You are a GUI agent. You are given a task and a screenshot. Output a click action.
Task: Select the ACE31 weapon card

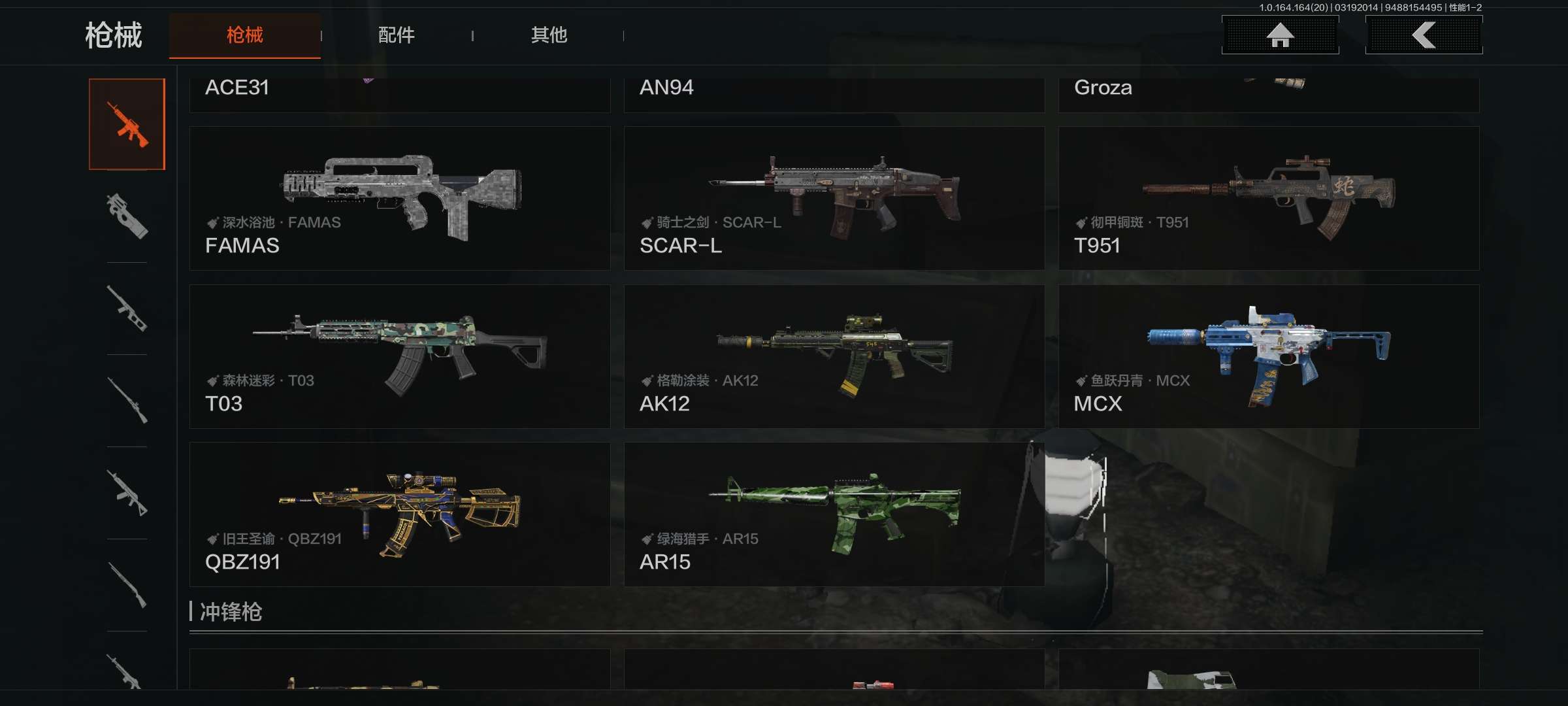tap(399, 93)
